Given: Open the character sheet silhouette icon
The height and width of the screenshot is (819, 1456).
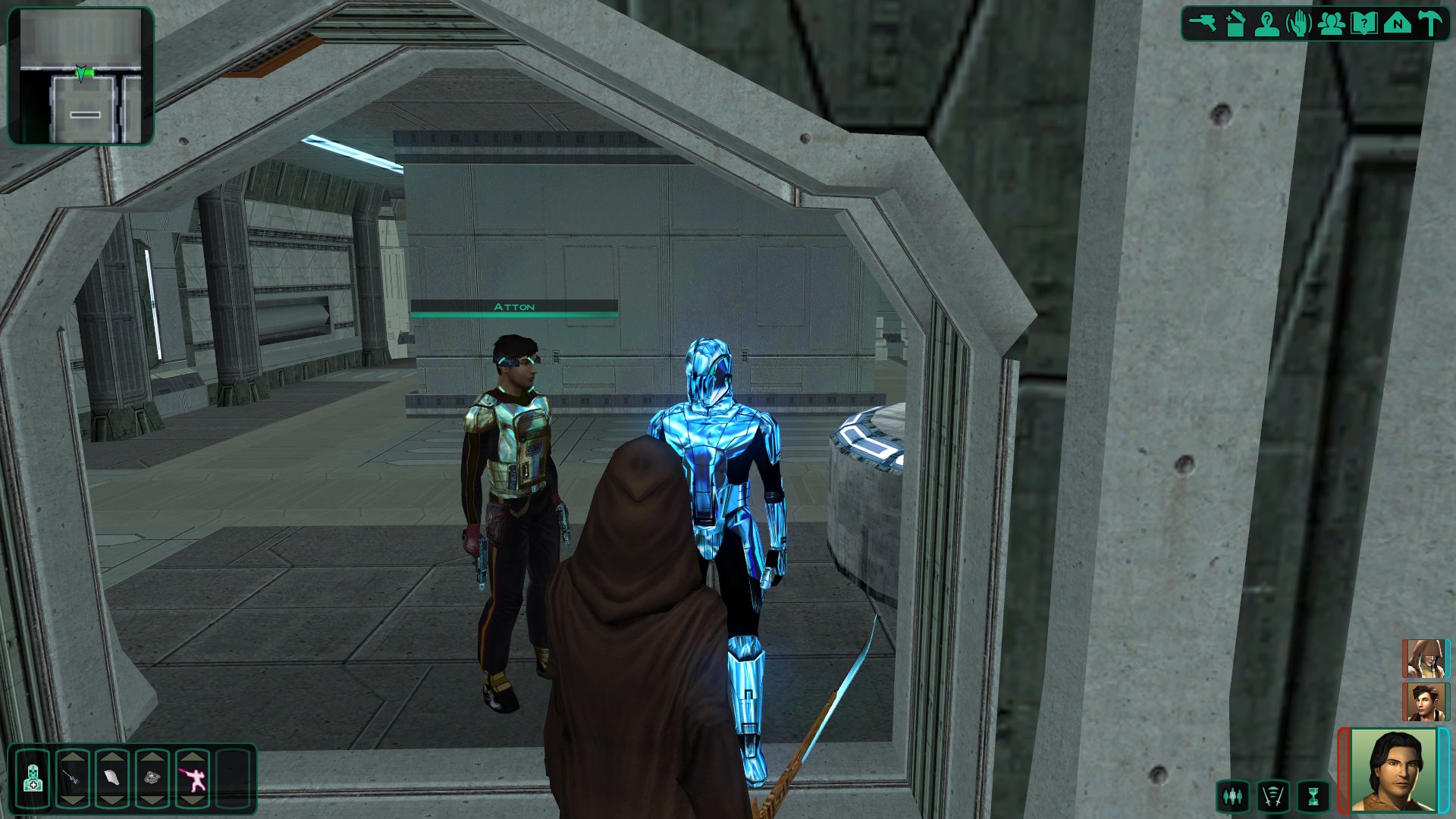Looking at the screenshot, I should (x=1267, y=24).
